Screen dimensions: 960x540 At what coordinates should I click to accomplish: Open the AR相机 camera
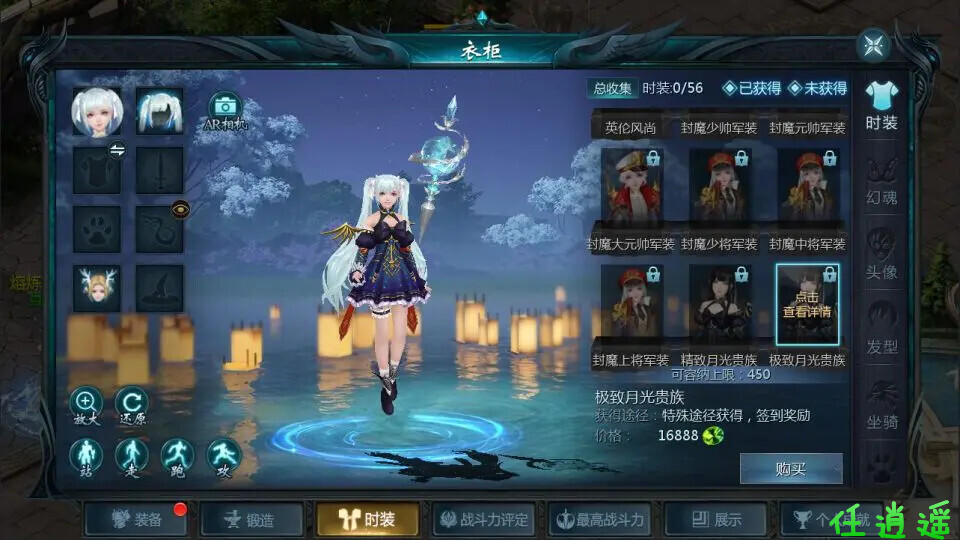click(225, 110)
